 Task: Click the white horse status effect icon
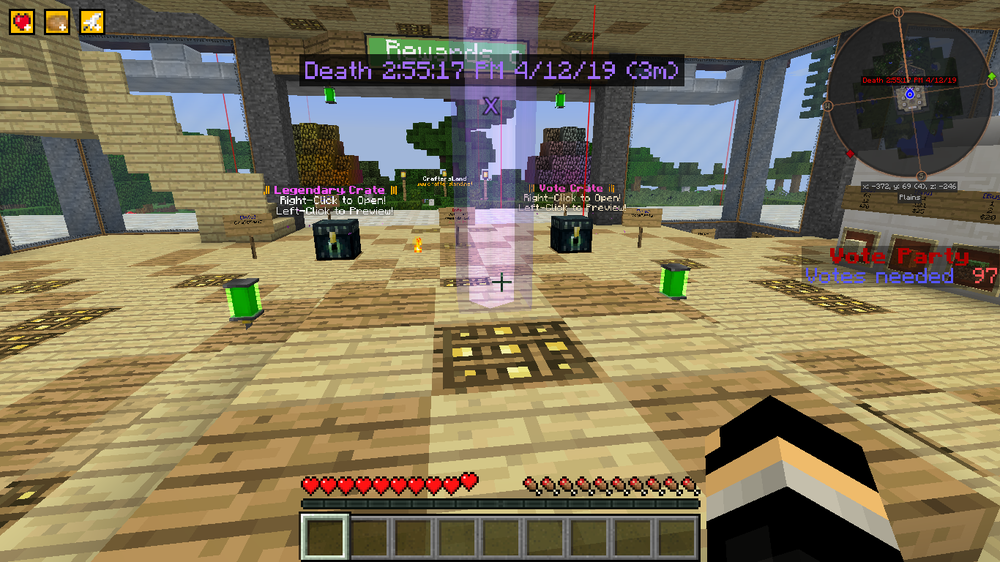[x=93, y=23]
